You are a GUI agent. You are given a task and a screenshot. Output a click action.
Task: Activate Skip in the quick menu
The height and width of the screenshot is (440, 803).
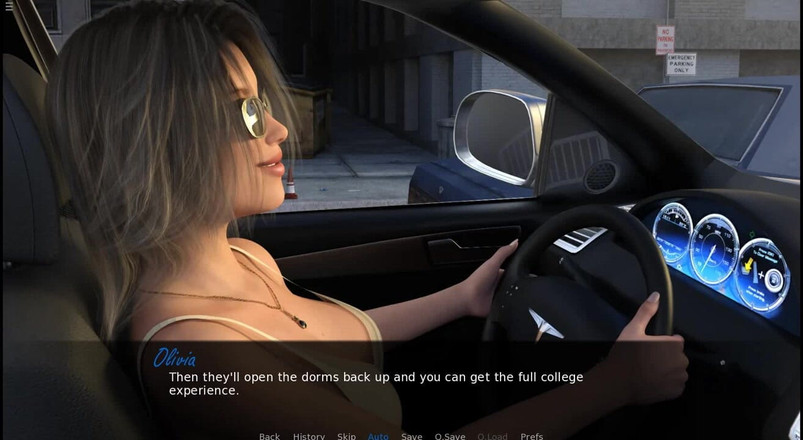pyautogui.click(x=346, y=435)
